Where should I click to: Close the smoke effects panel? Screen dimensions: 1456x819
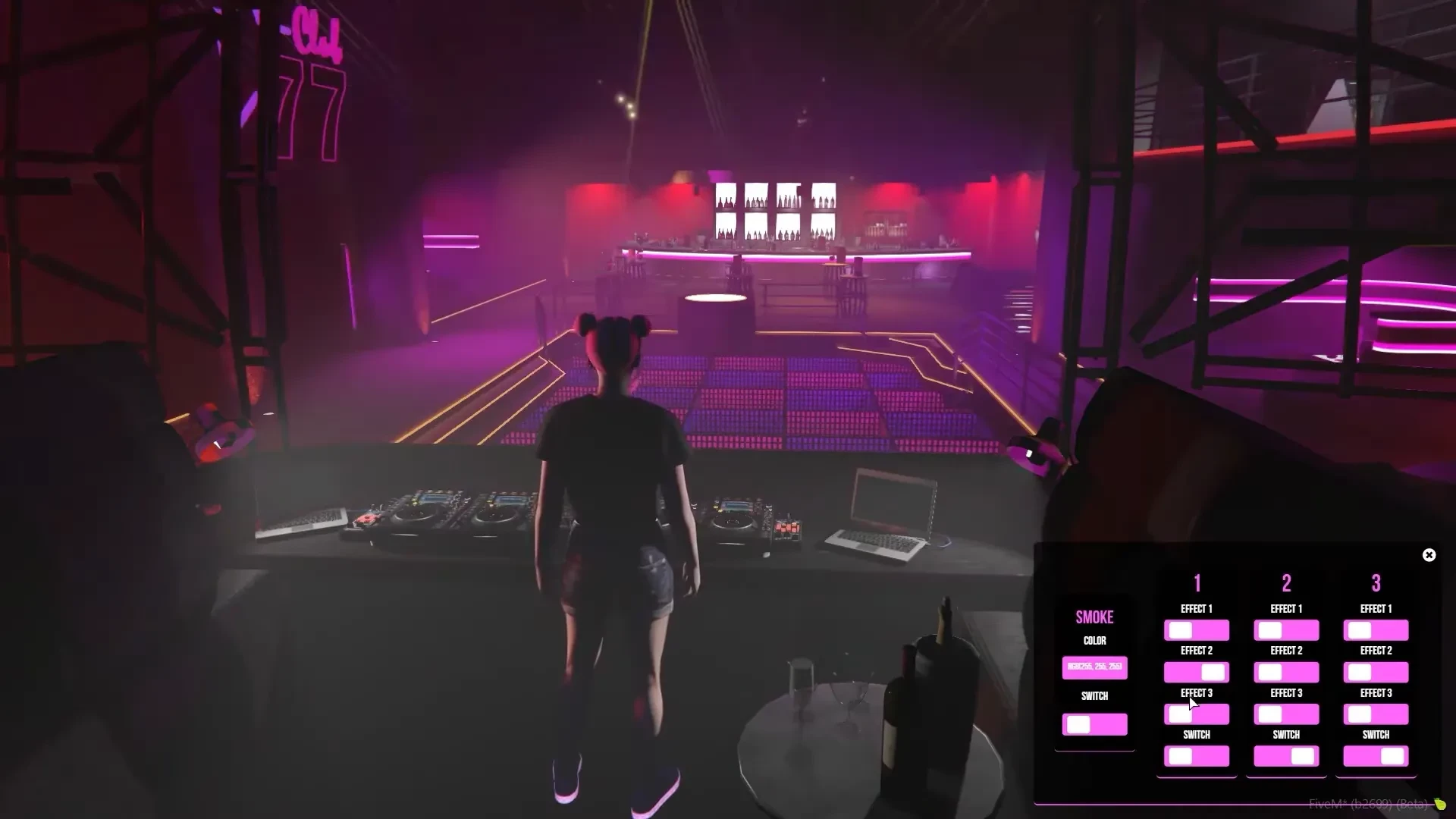pos(1429,554)
